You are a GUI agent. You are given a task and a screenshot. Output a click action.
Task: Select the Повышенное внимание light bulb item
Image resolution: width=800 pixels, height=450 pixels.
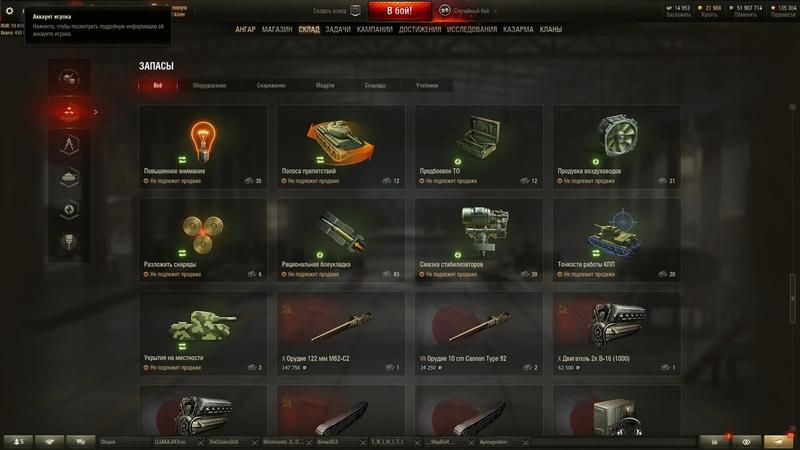click(x=203, y=147)
